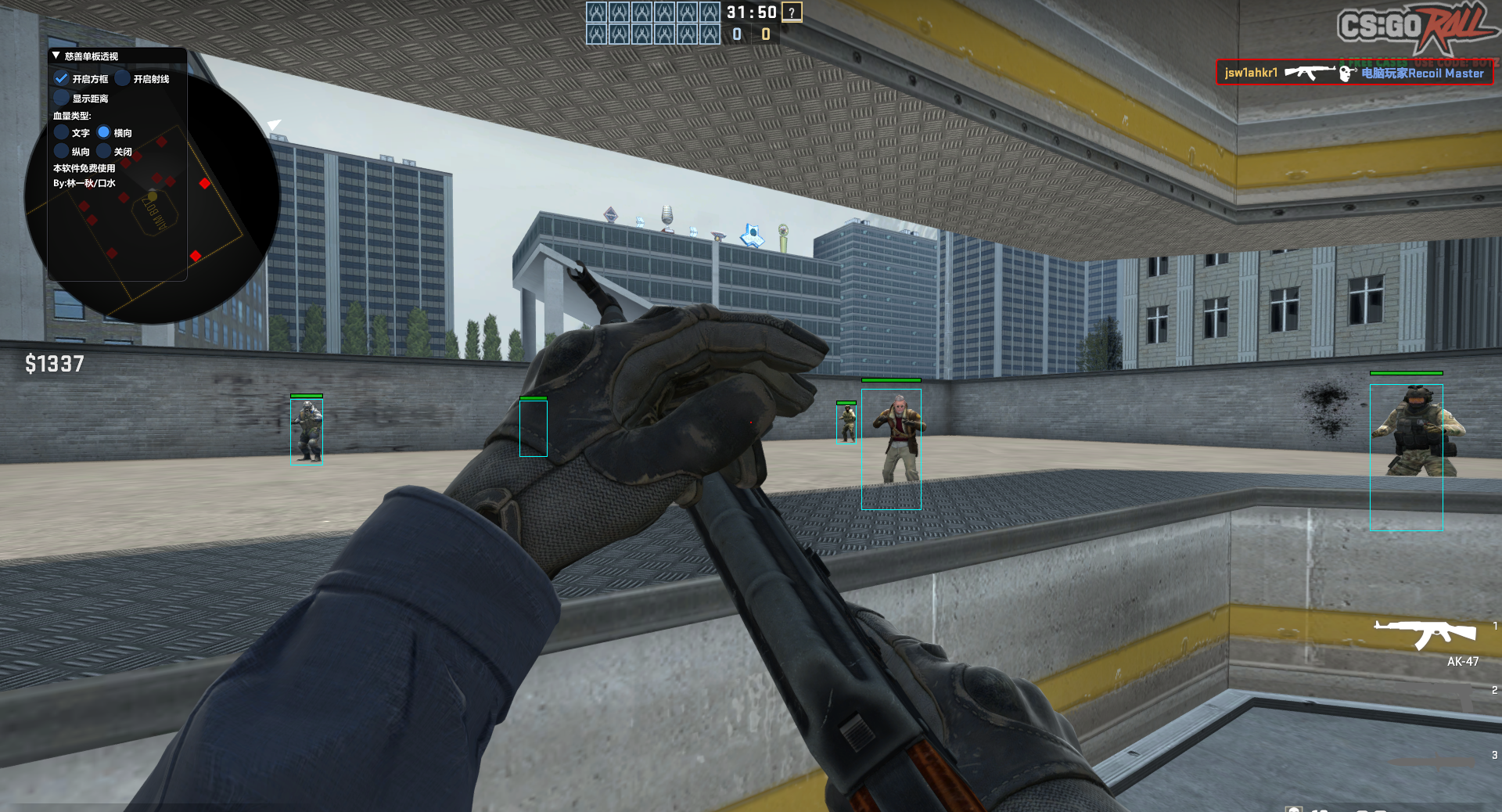Image resolution: width=1502 pixels, height=812 pixels.
Task: Enable the 显示距离 checkbox
Action: (x=62, y=97)
